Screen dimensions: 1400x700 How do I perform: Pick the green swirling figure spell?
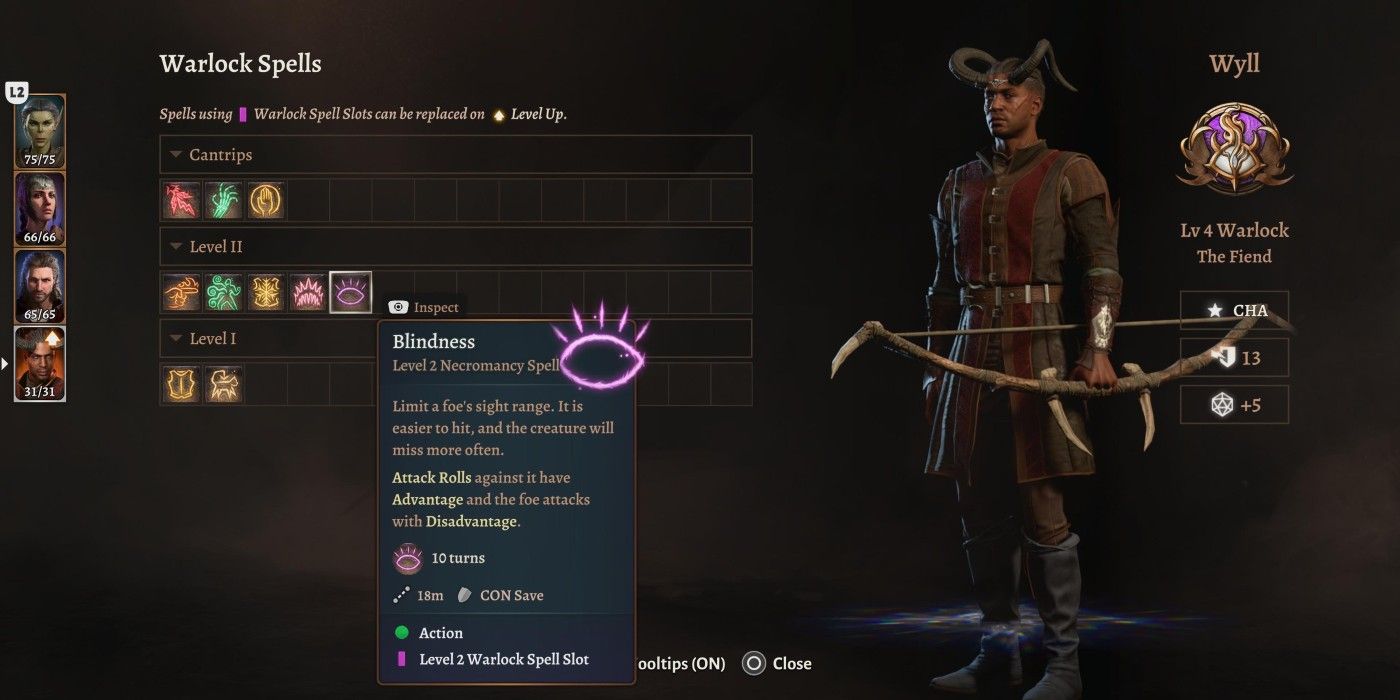click(x=223, y=292)
